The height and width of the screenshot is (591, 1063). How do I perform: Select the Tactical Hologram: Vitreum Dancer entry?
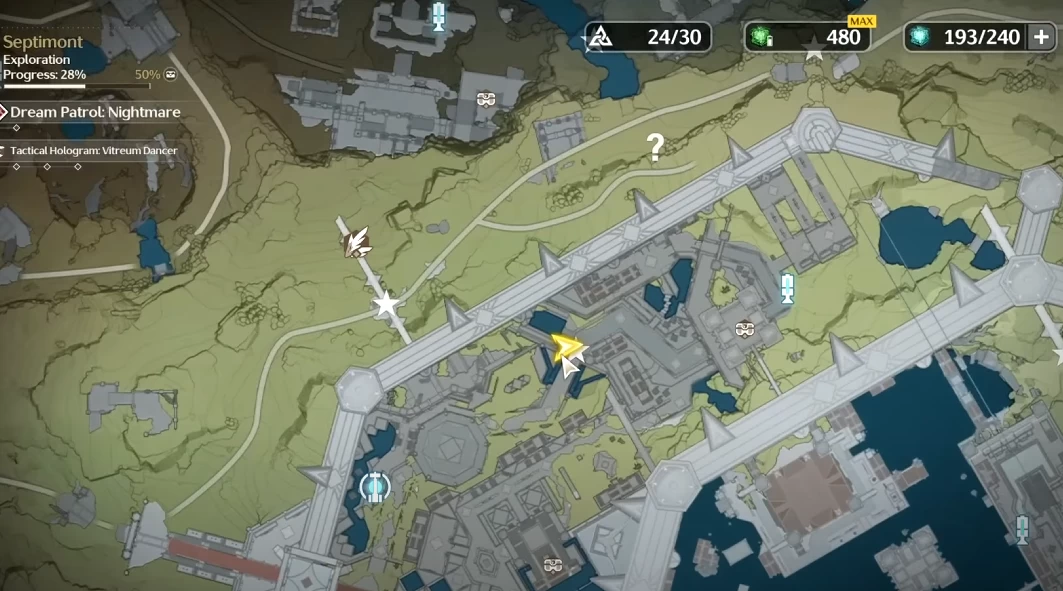pos(94,151)
